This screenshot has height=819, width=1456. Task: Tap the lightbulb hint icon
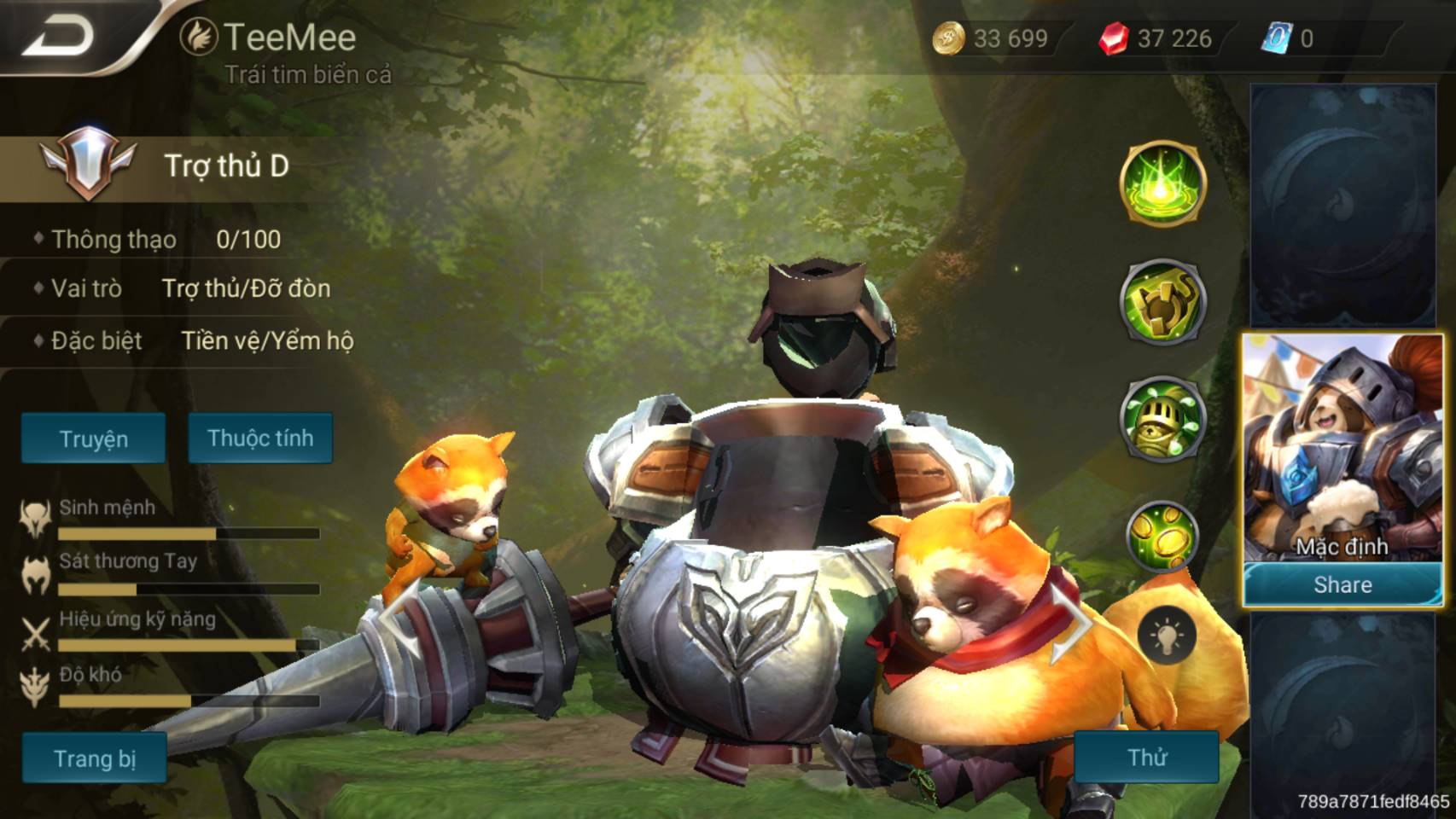point(1166,636)
